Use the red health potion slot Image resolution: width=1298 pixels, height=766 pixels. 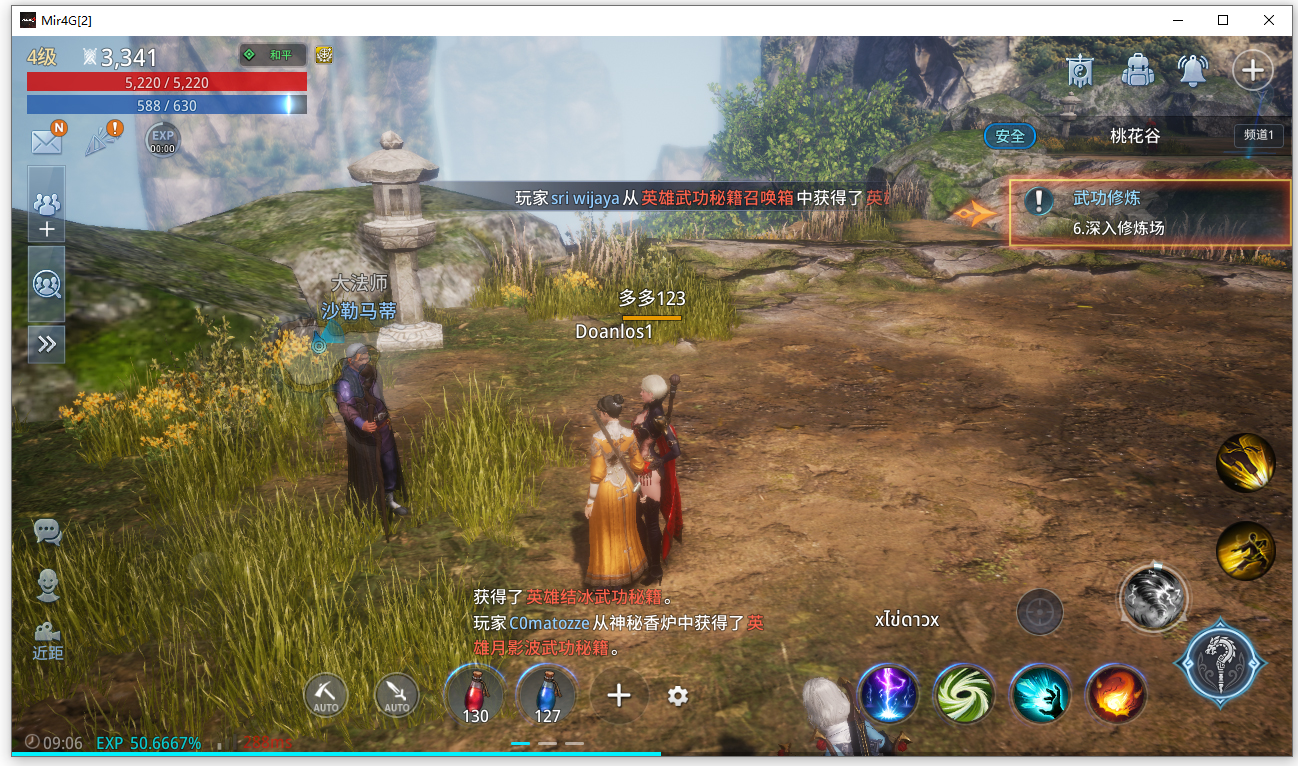(x=475, y=694)
